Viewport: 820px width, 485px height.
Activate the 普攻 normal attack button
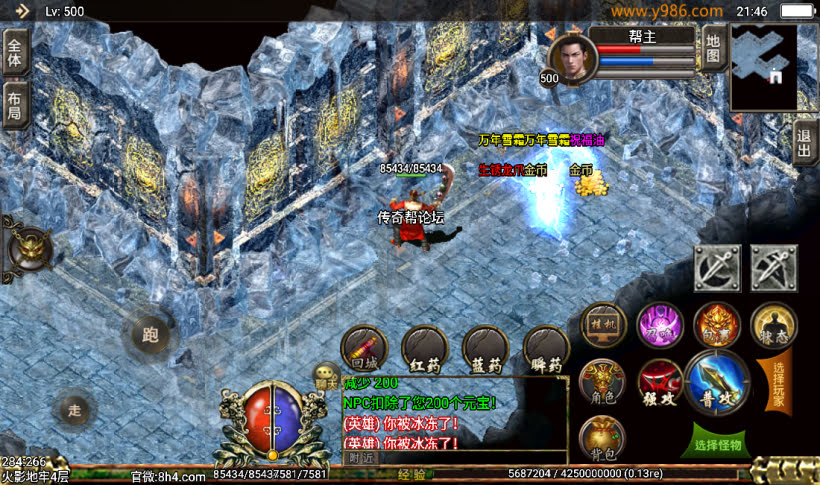tap(717, 381)
